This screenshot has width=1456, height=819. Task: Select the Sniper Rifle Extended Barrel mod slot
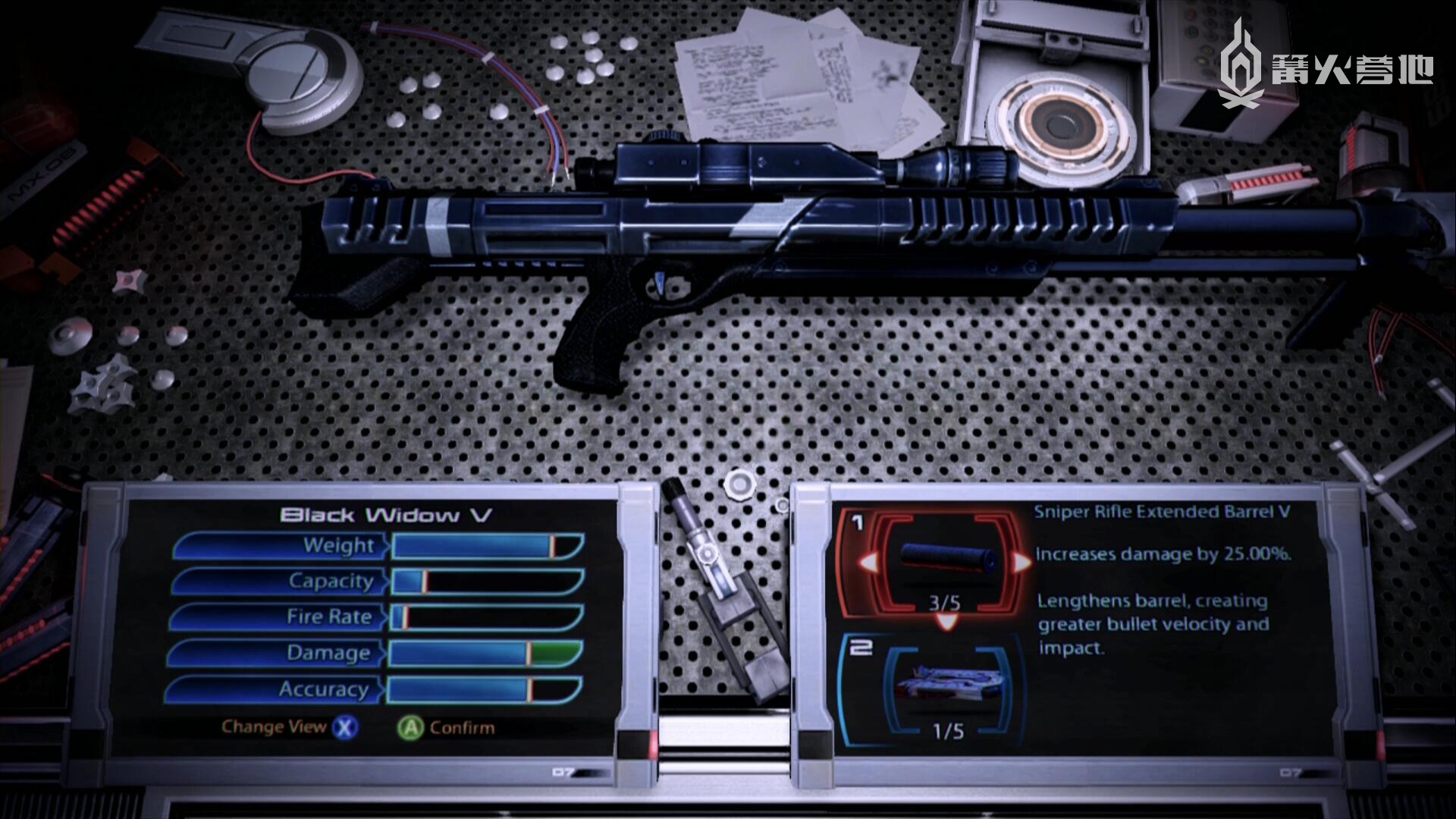tap(943, 562)
